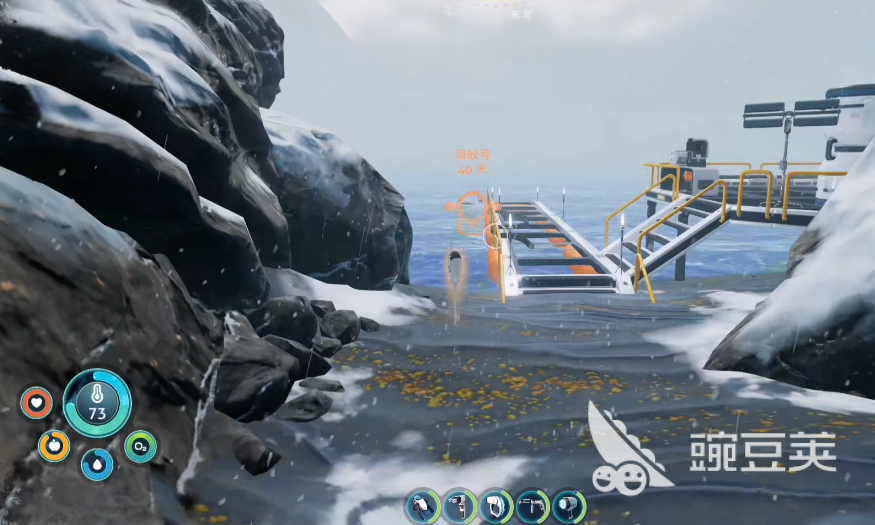The width and height of the screenshot is (875, 525).
Task: Select the scanner tool in the first hotbar slot
Action: point(423,506)
